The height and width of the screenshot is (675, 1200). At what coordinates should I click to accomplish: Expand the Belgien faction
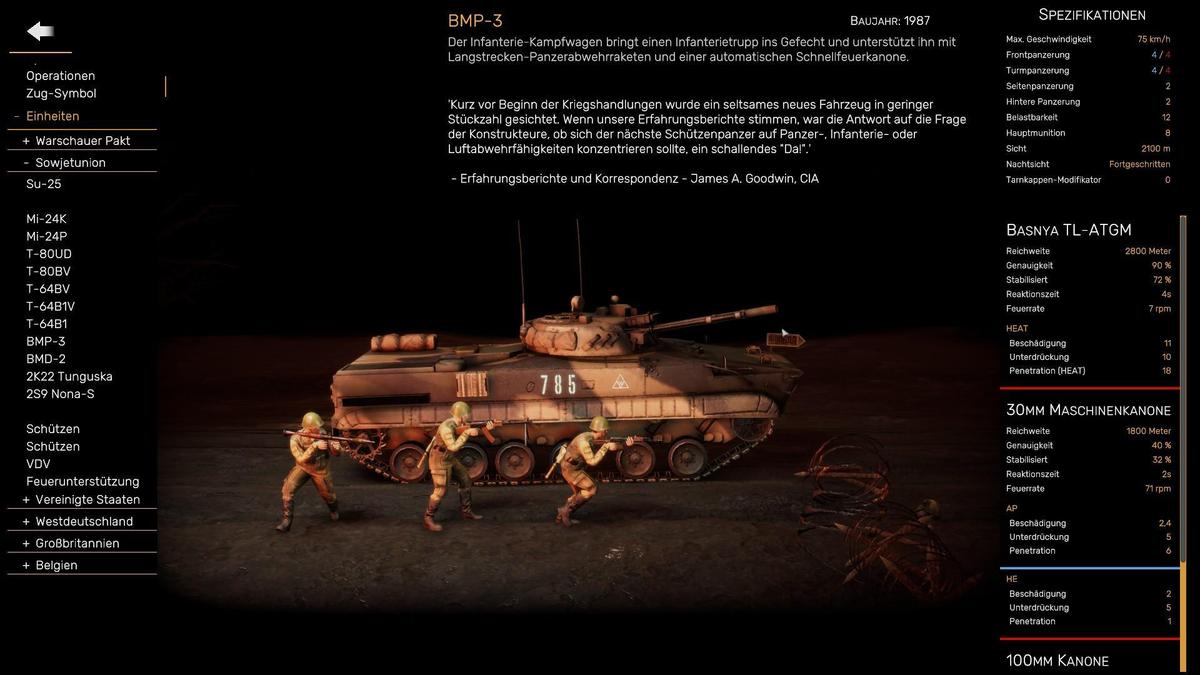(49, 566)
